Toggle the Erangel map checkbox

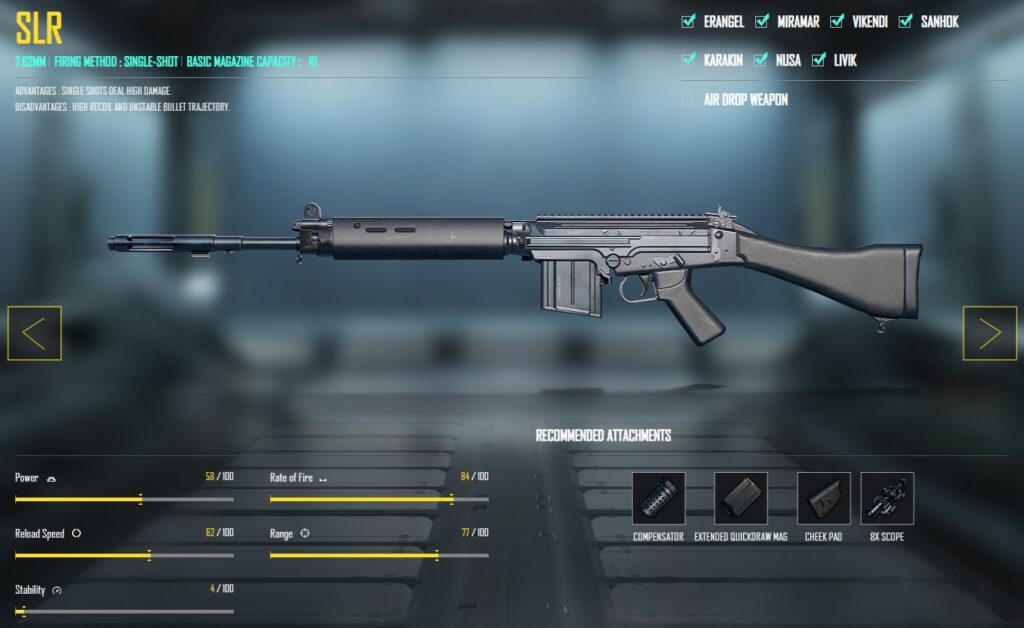[x=688, y=21]
